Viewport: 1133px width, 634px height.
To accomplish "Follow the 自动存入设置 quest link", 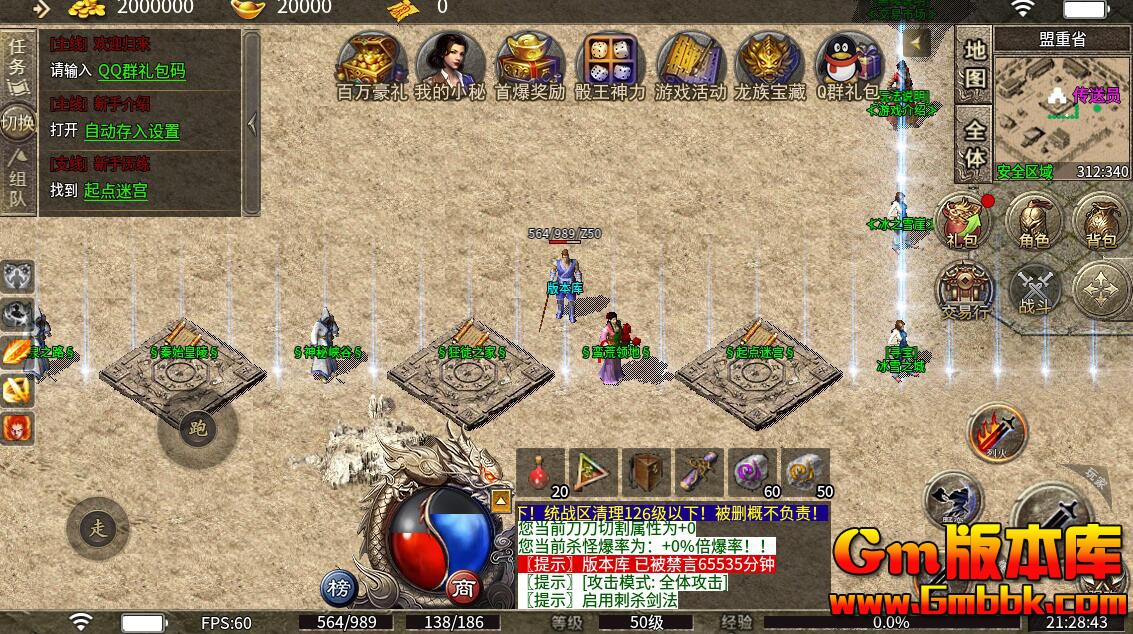I will click(132, 131).
